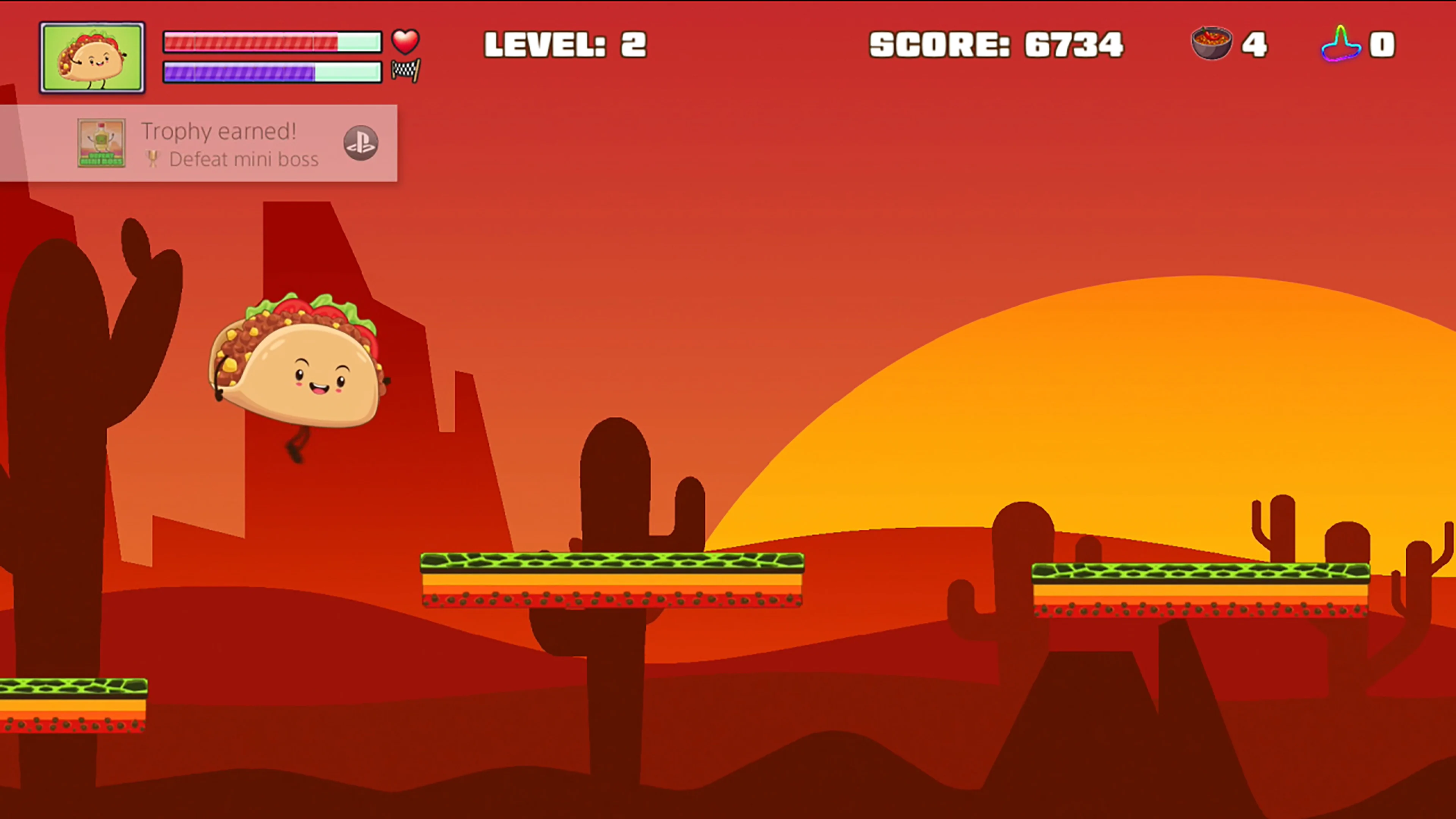
Task: Click the LEVEL: 2 heading
Action: (x=565, y=44)
